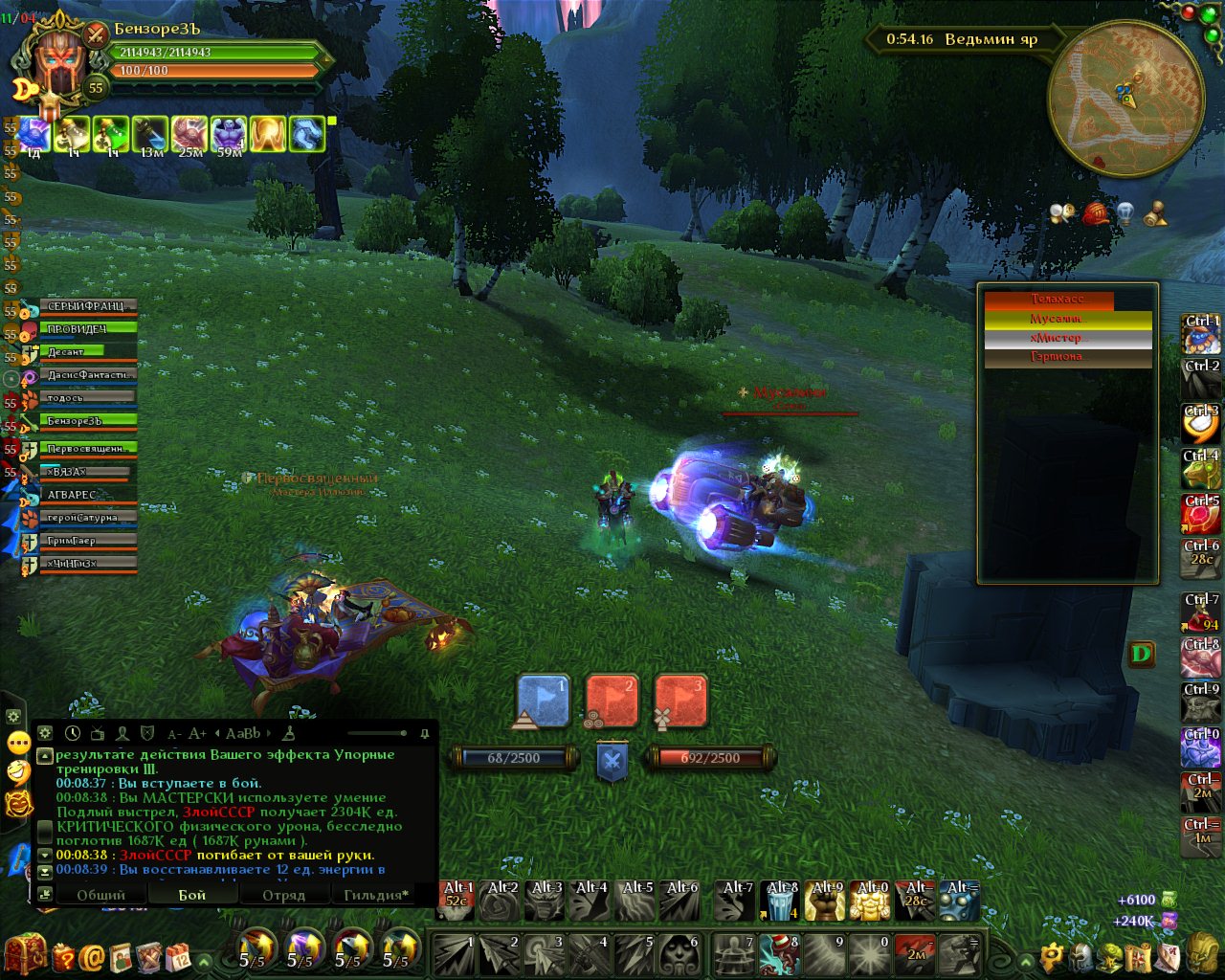Increase chat font size with A+
Image resolution: width=1225 pixels, height=980 pixels.
197,733
